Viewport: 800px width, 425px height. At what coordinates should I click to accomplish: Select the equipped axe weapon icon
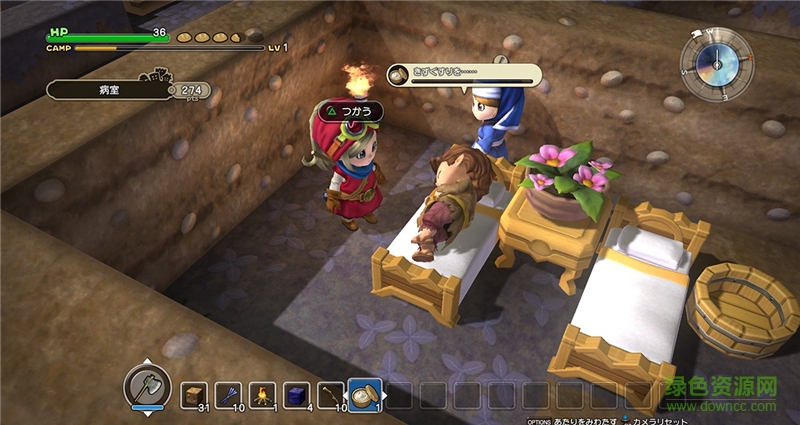coord(146,384)
